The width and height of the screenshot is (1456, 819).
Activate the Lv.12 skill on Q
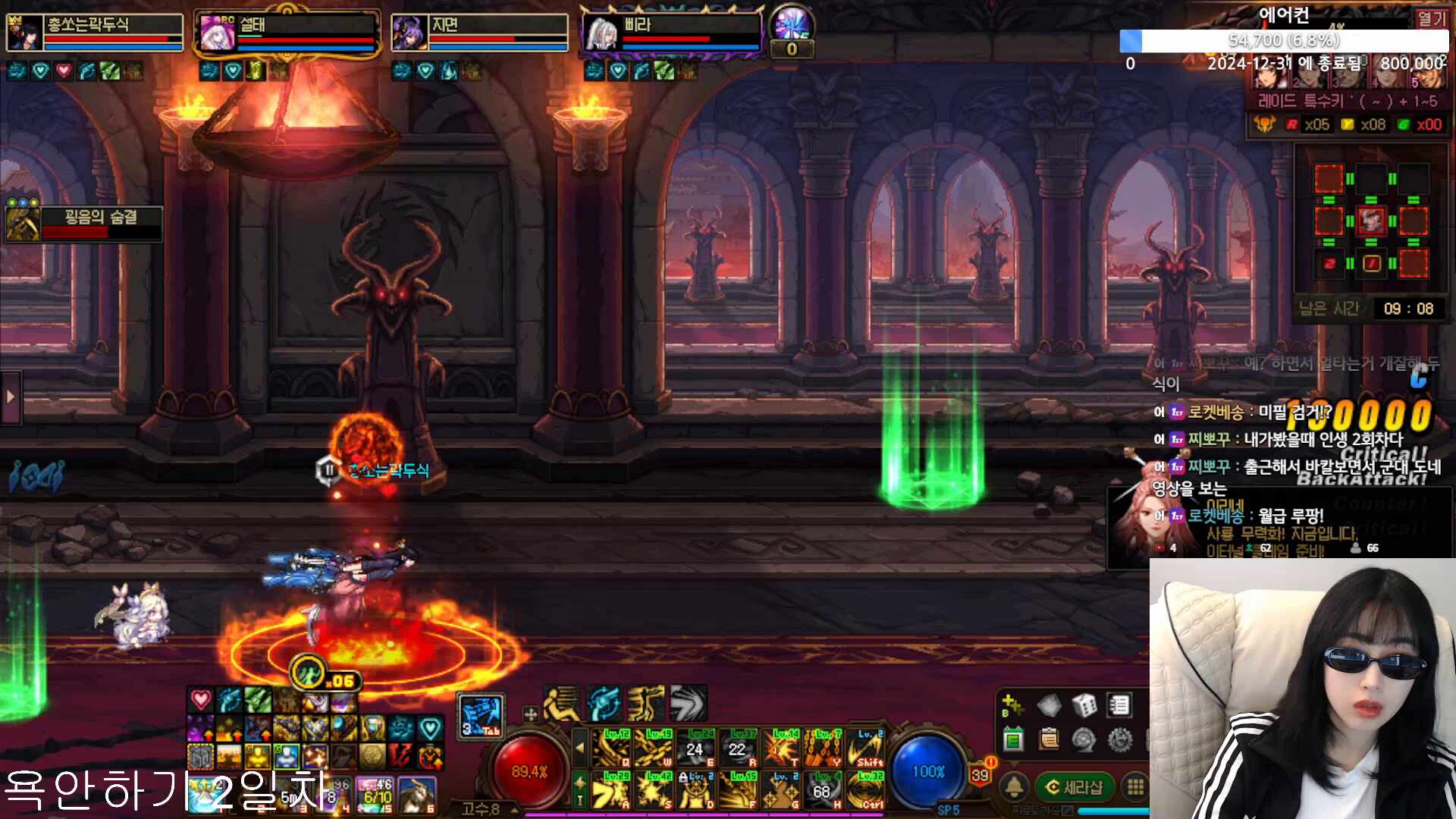pos(611,748)
